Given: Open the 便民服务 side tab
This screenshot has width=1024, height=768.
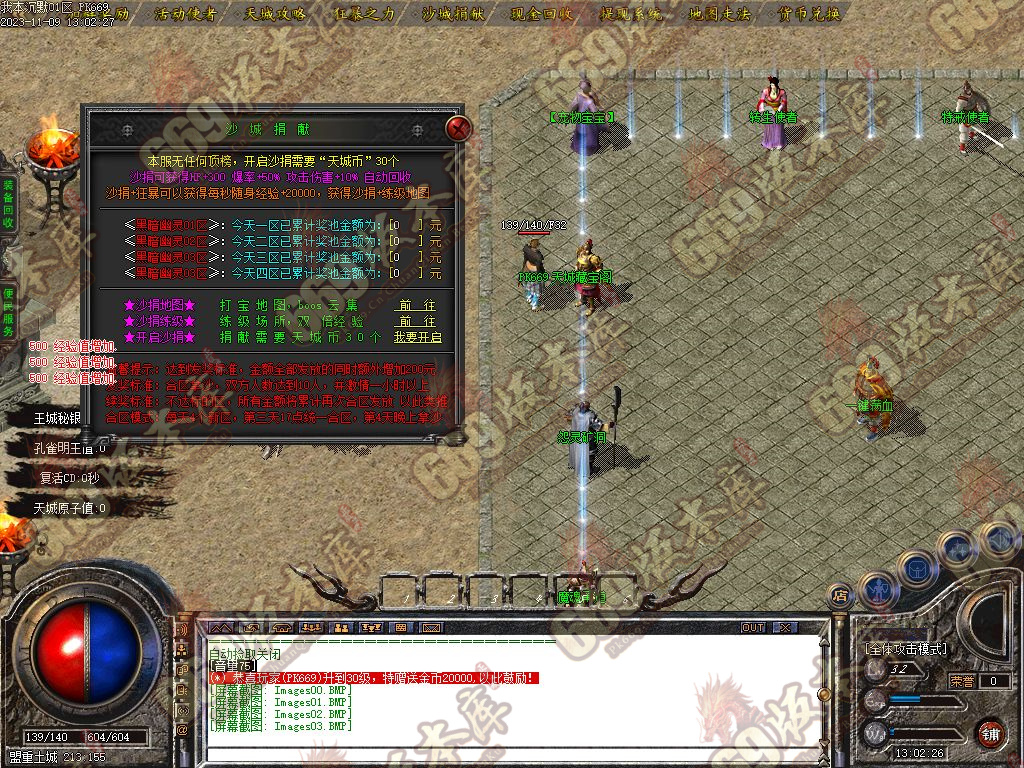Looking at the screenshot, I should click(x=8, y=311).
